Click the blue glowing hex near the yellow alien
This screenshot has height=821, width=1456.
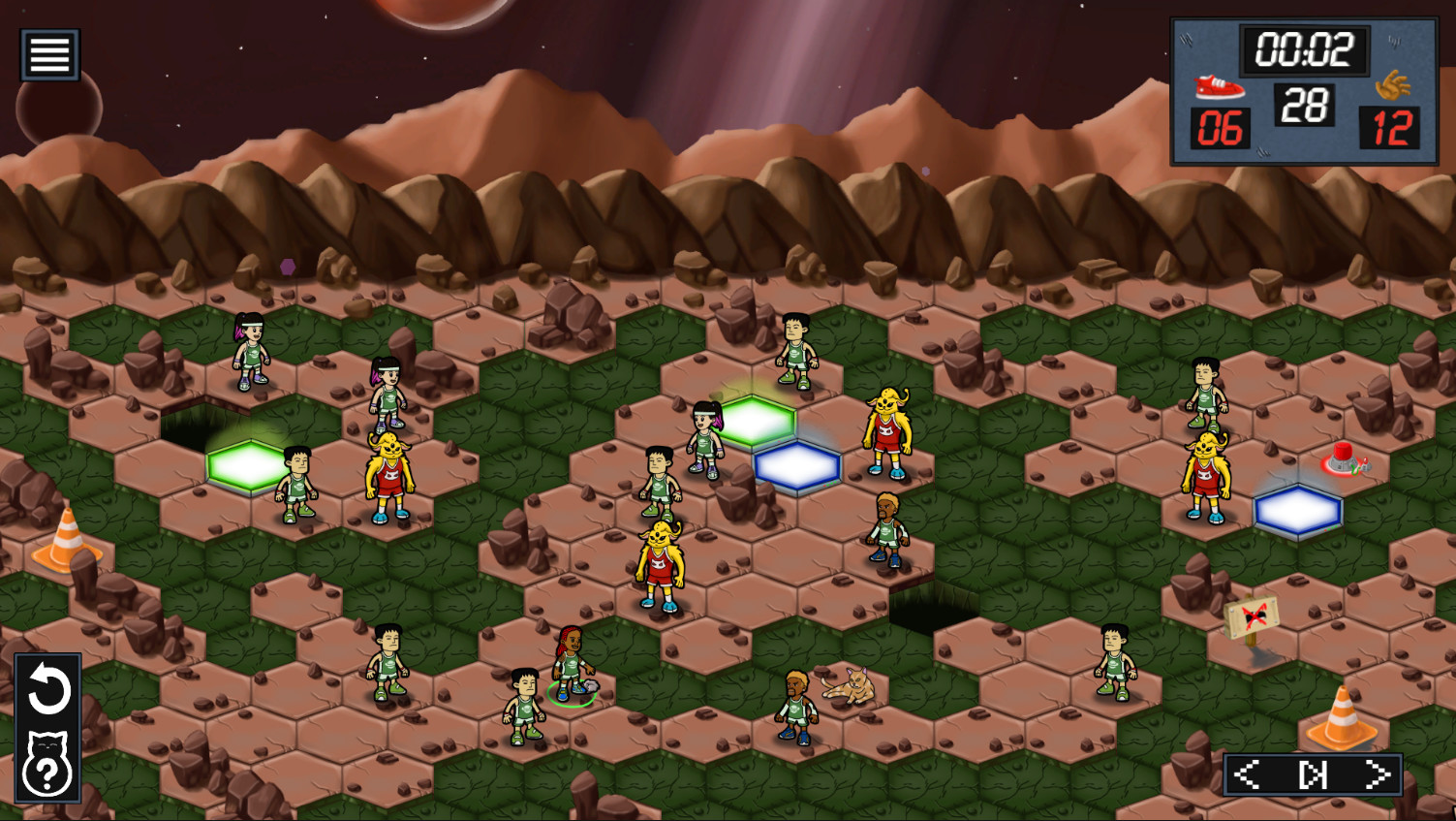tap(796, 466)
